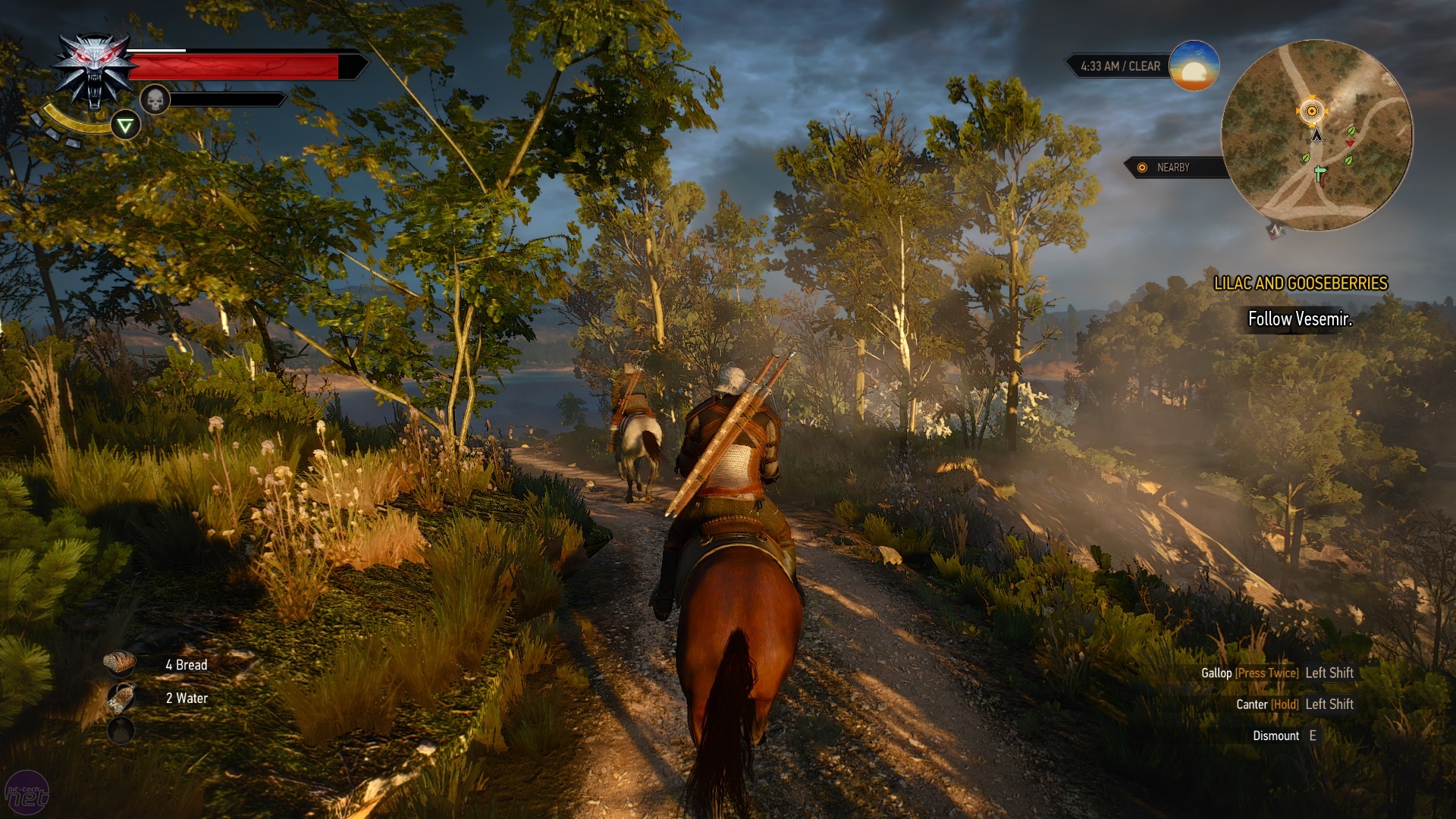This screenshot has height=819, width=1456.
Task: Toggle the empty consumable slot below water
Action: 121,730
